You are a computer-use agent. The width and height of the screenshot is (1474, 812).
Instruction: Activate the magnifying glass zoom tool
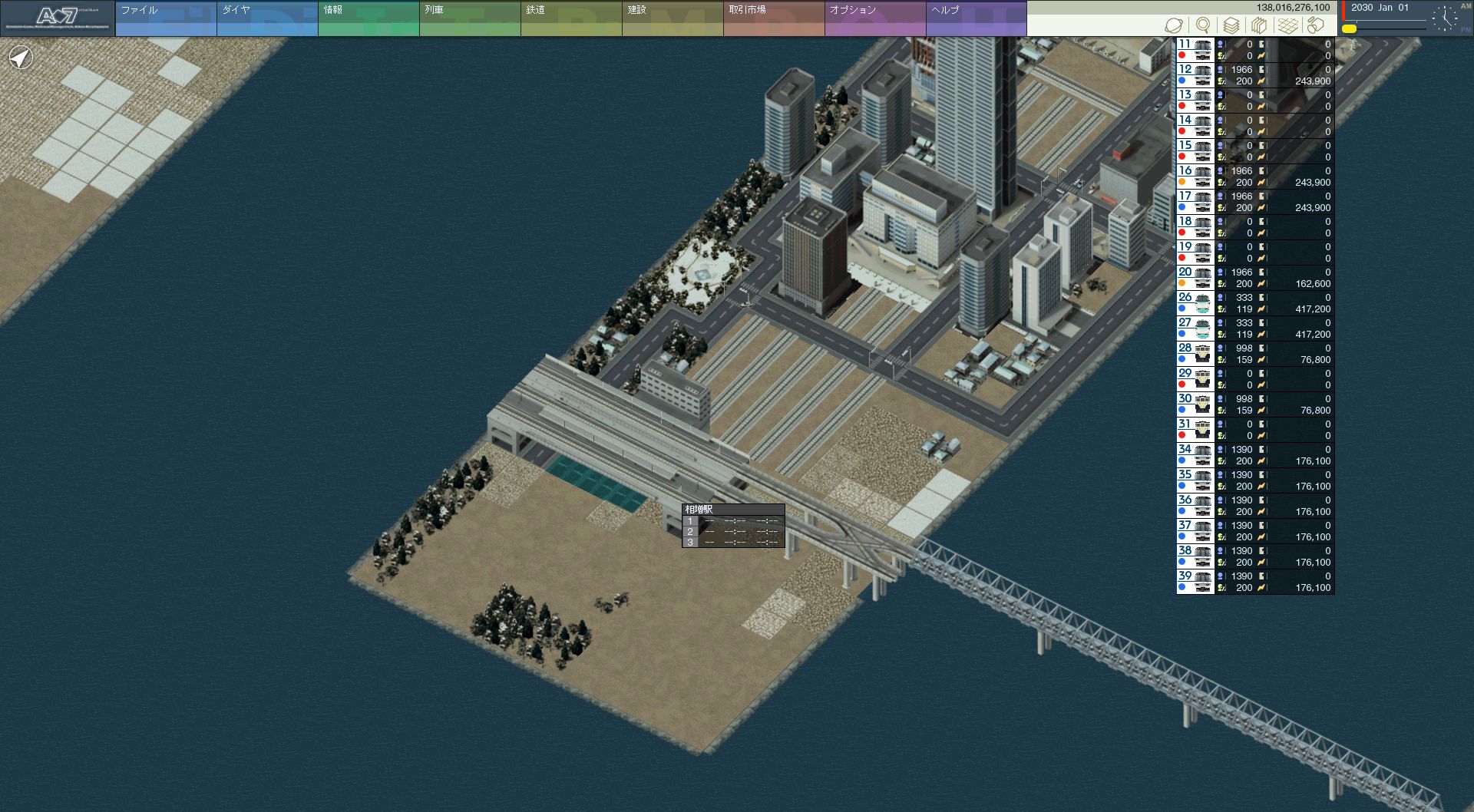(x=1203, y=25)
